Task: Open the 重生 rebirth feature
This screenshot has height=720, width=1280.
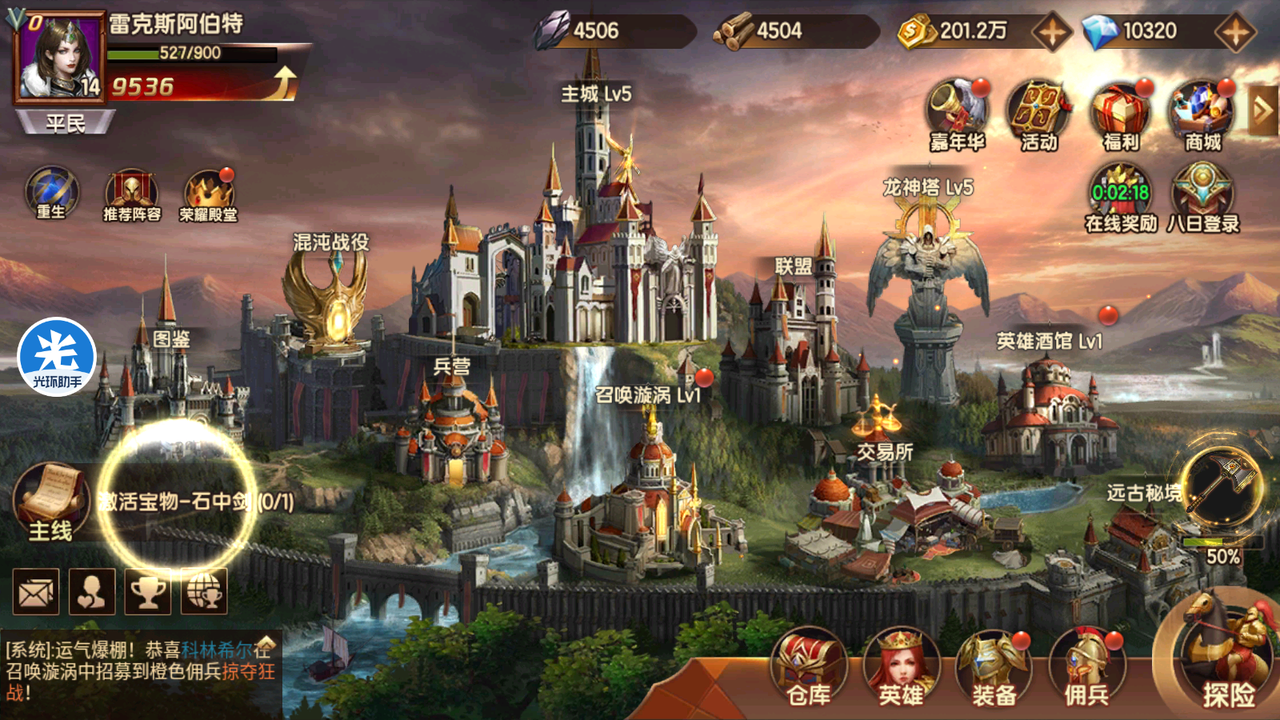Action: (52, 194)
